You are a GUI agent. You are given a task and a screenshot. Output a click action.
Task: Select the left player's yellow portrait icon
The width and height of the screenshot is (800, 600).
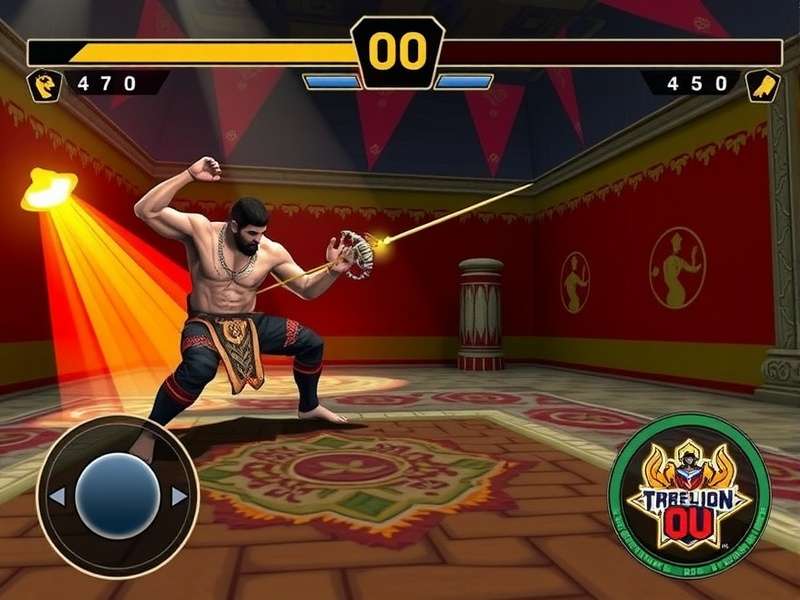tap(46, 84)
